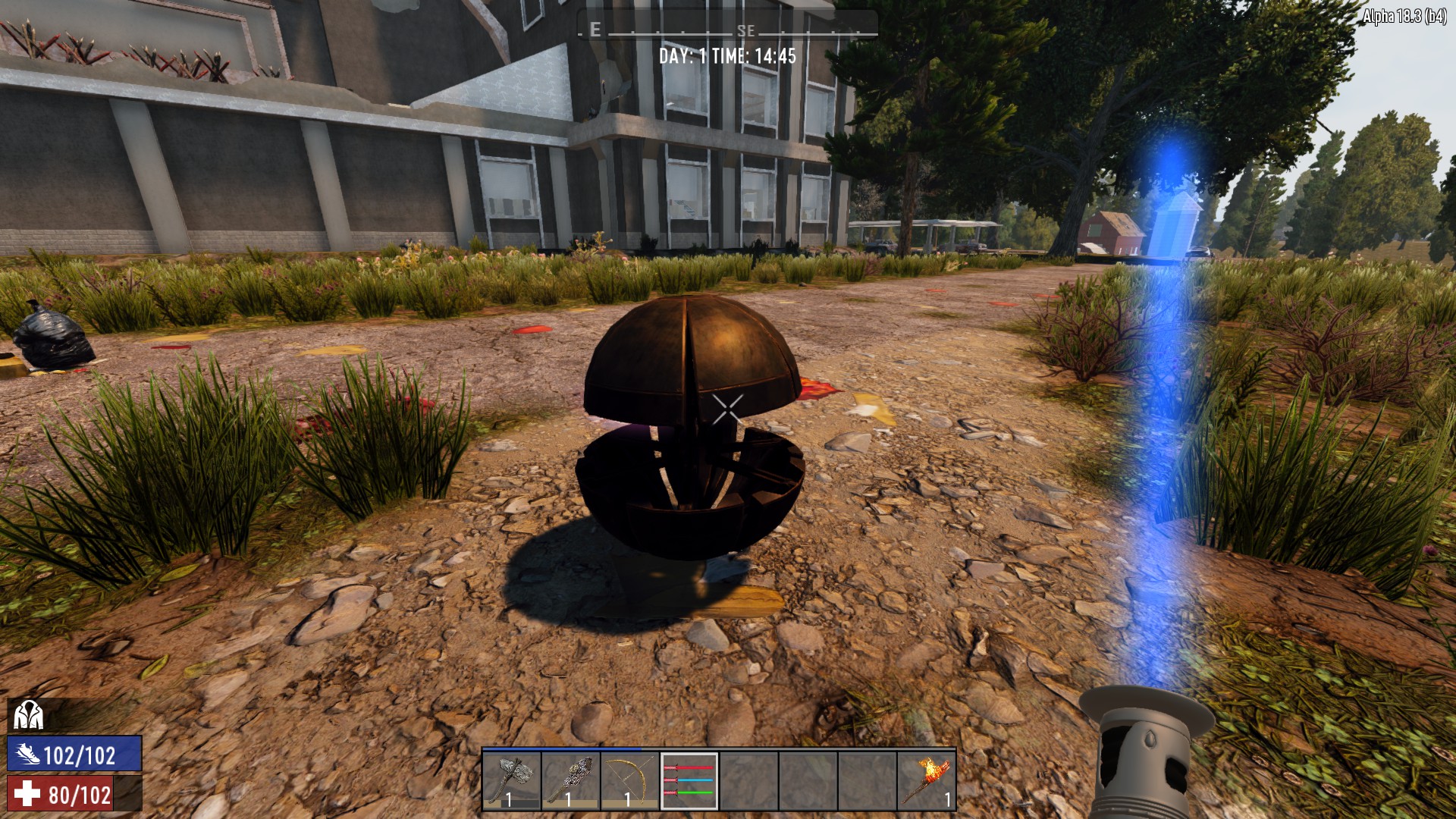Choose the primitive bow slot
This screenshot has height=819, width=1456.
(630, 780)
